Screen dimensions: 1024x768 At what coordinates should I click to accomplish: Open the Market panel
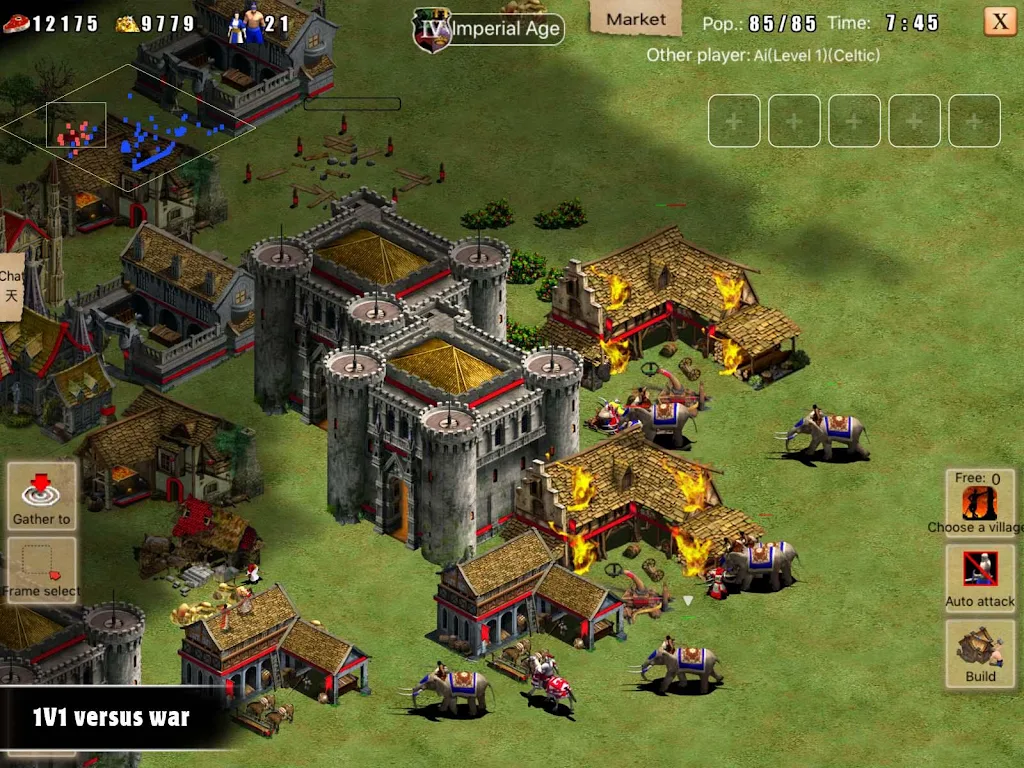pyautogui.click(x=635, y=19)
